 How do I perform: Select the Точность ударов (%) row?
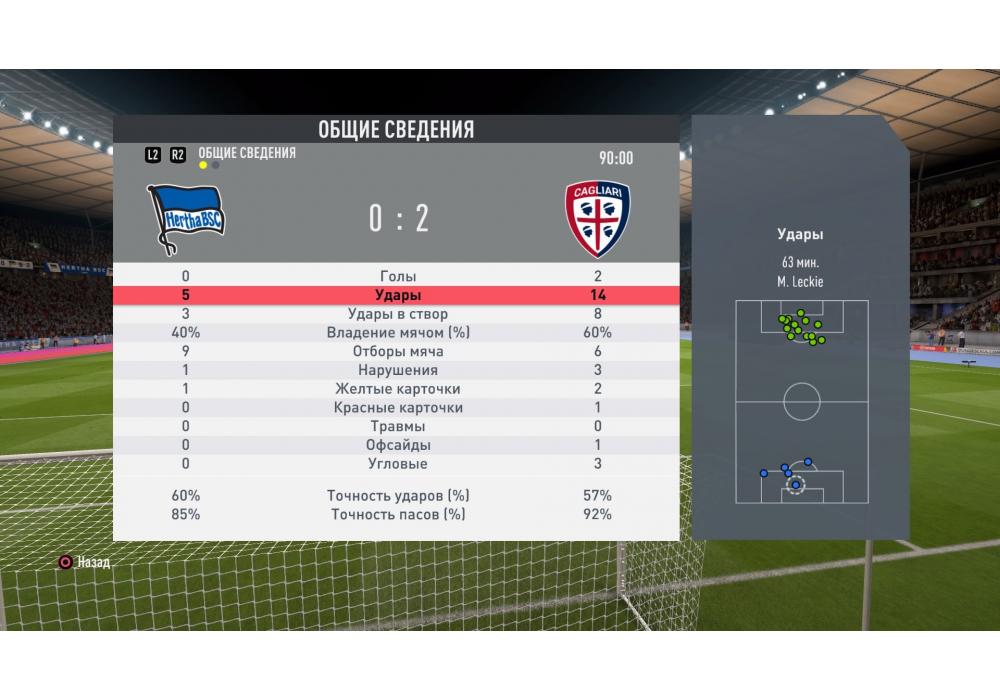[398, 496]
